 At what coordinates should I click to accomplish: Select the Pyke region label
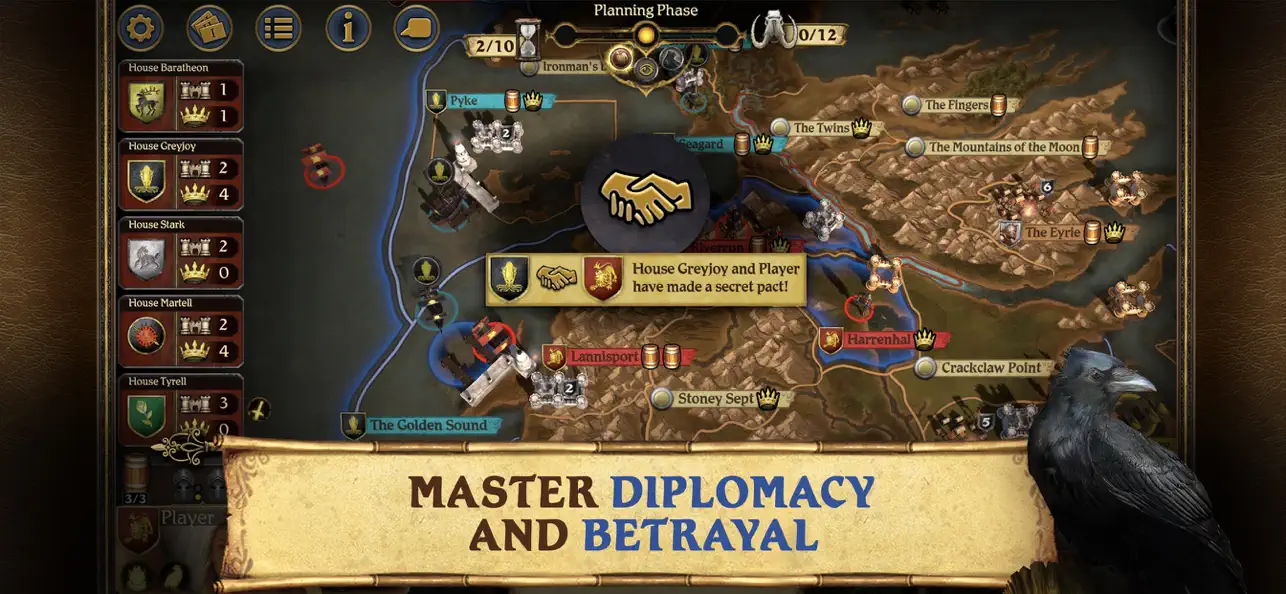(464, 101)
